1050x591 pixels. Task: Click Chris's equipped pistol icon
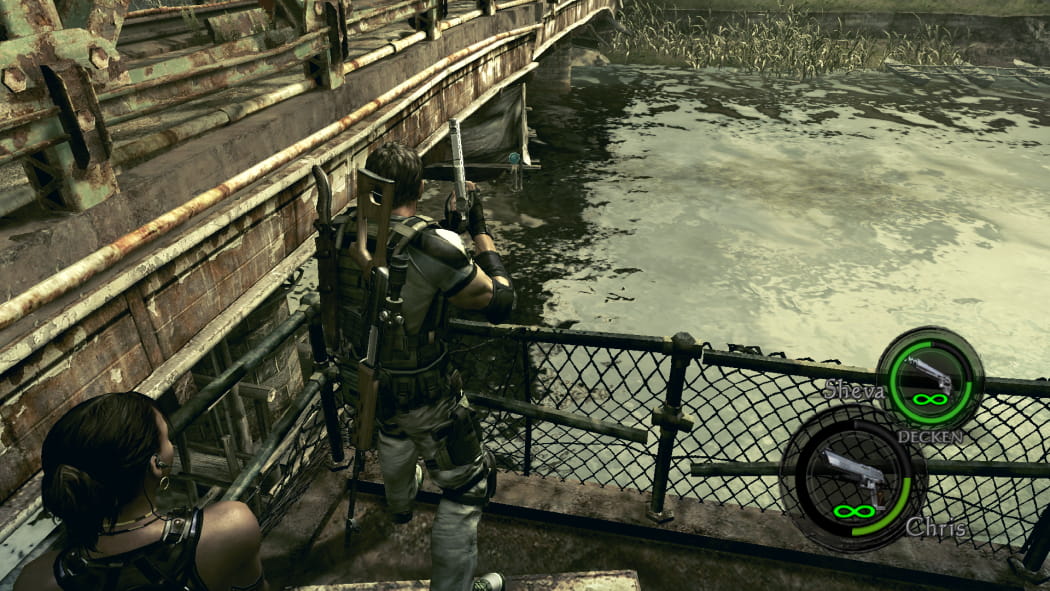pos(852,473)
